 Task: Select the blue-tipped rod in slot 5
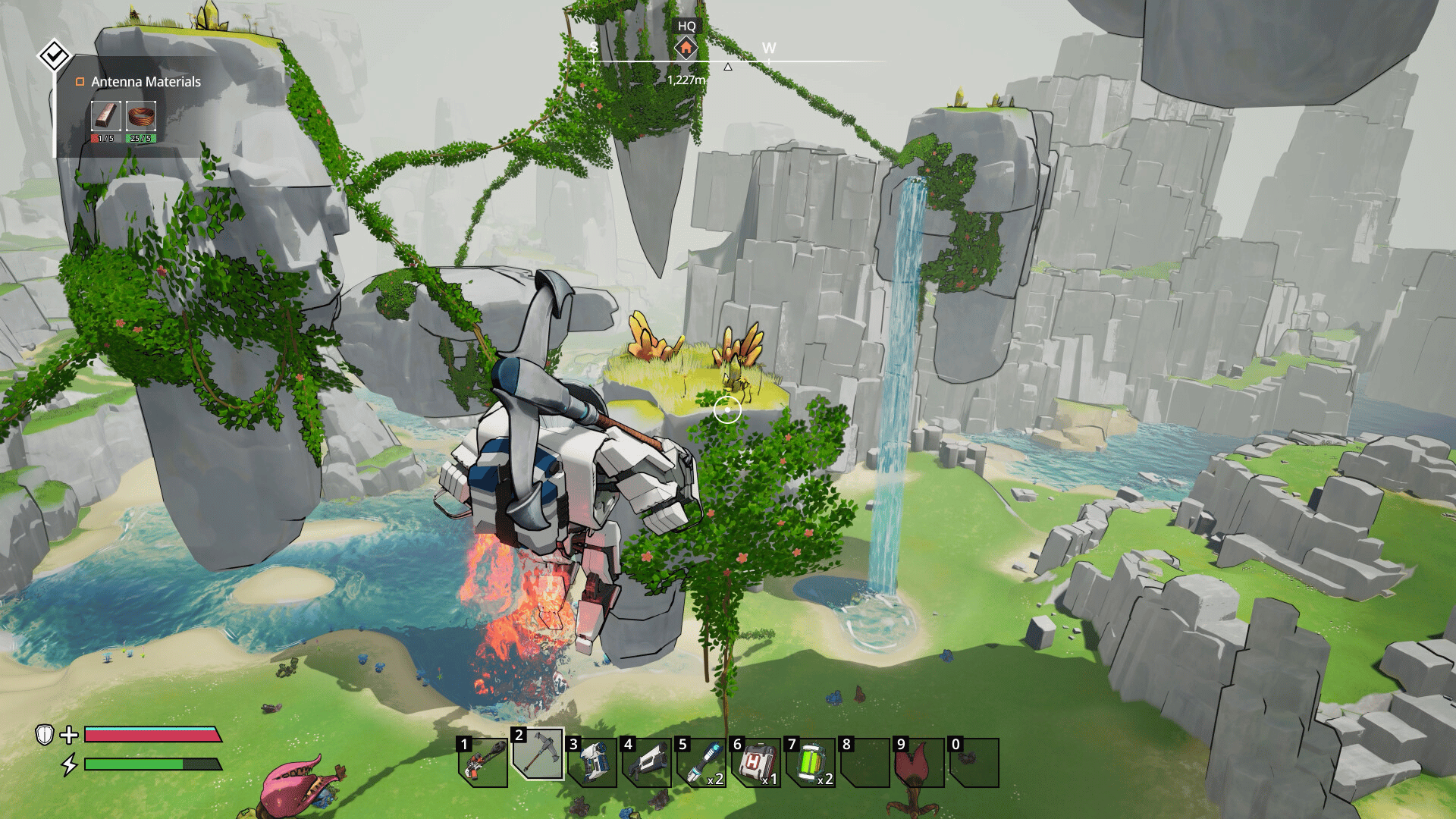tap(701, 761)
